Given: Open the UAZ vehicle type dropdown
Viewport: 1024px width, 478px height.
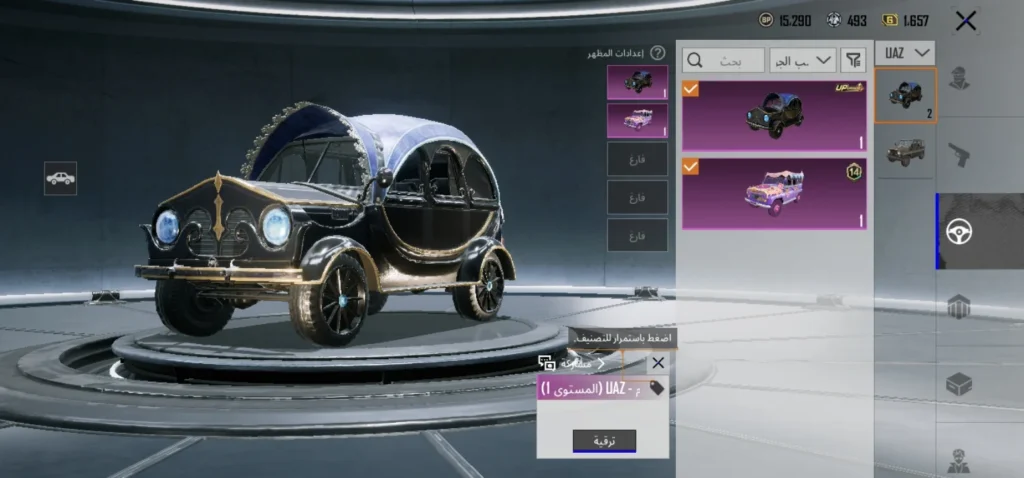Looking at the screenshot, I should tap(905, 52).
